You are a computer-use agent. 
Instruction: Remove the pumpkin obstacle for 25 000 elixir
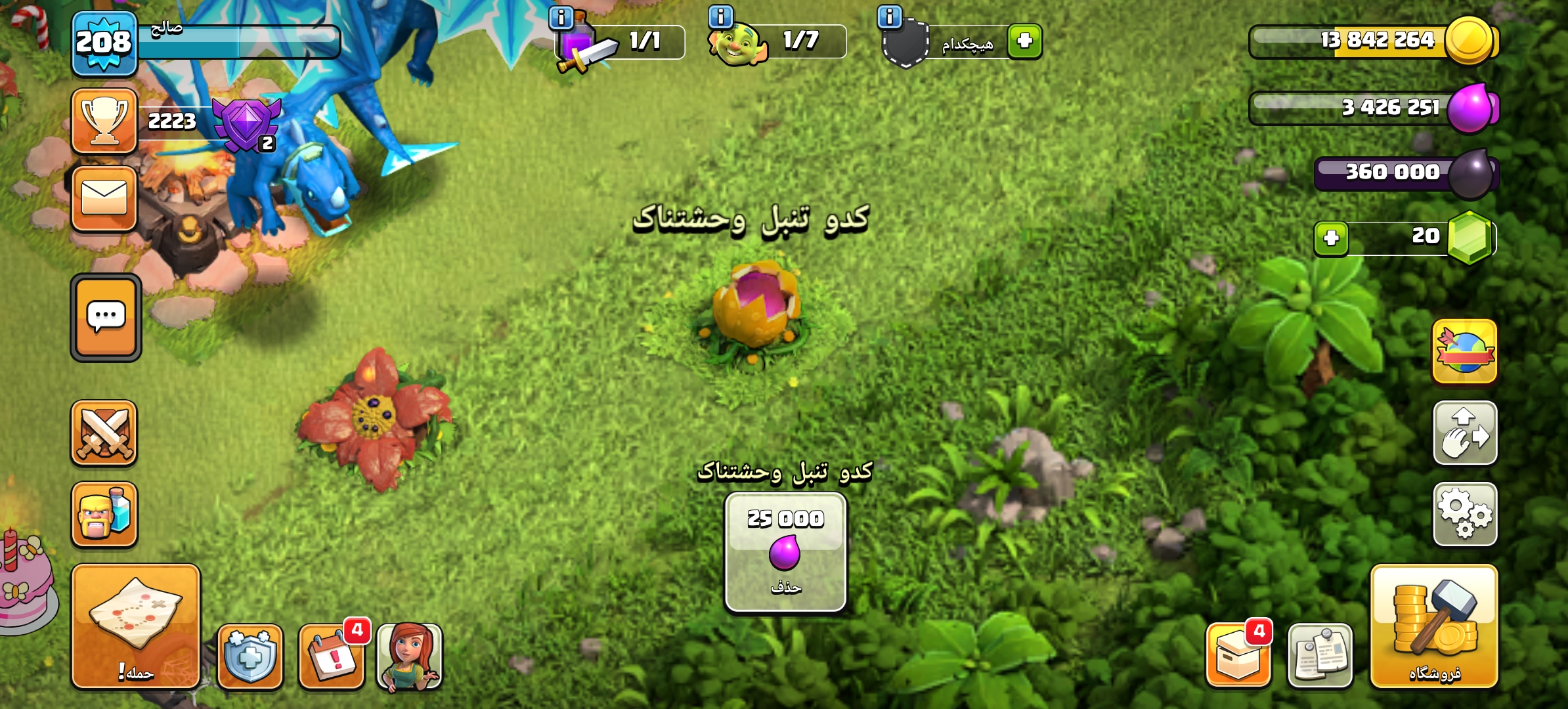(785, 553)
